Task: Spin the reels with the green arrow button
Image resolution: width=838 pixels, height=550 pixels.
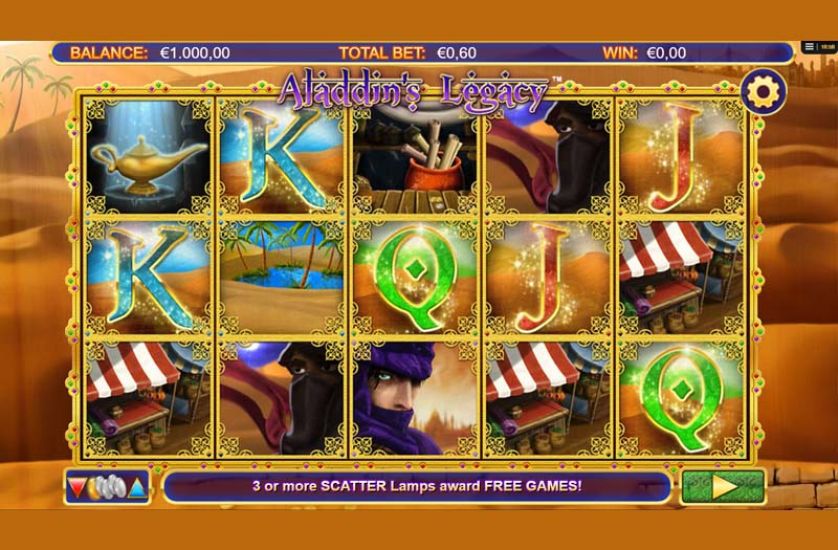Action: (x=722, y=487)
